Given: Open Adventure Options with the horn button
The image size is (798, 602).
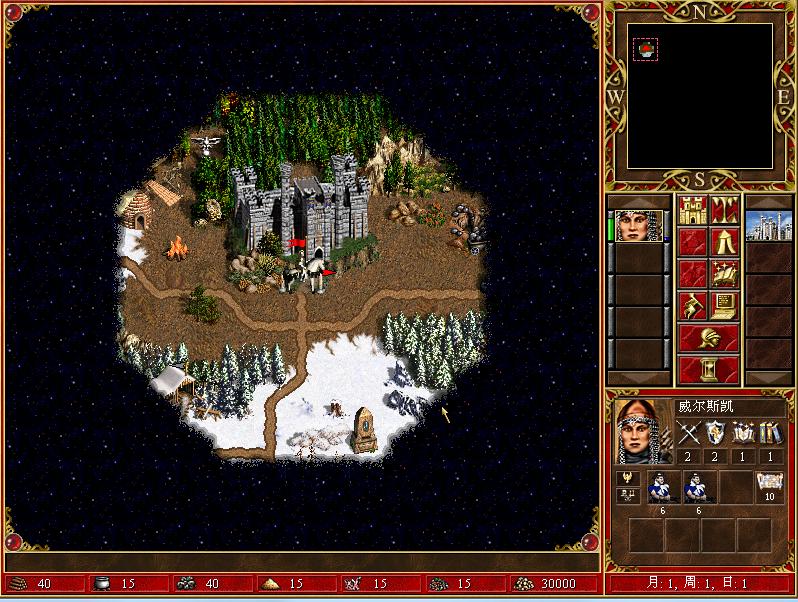Looking at the screenshot, I should coord(693,305).
